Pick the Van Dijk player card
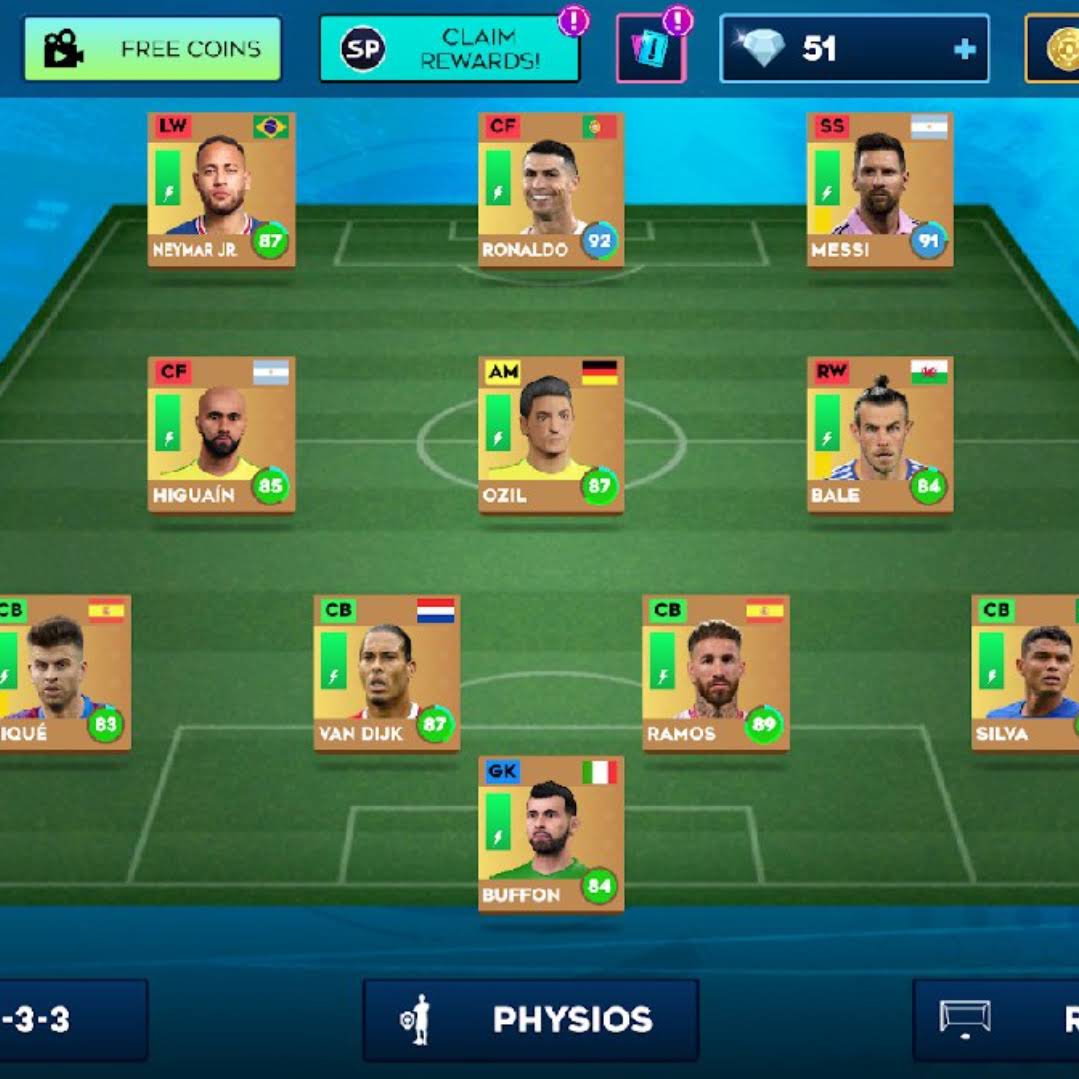The height and width of the screenshot is (1079, 1079). click(x=387, y=673)
